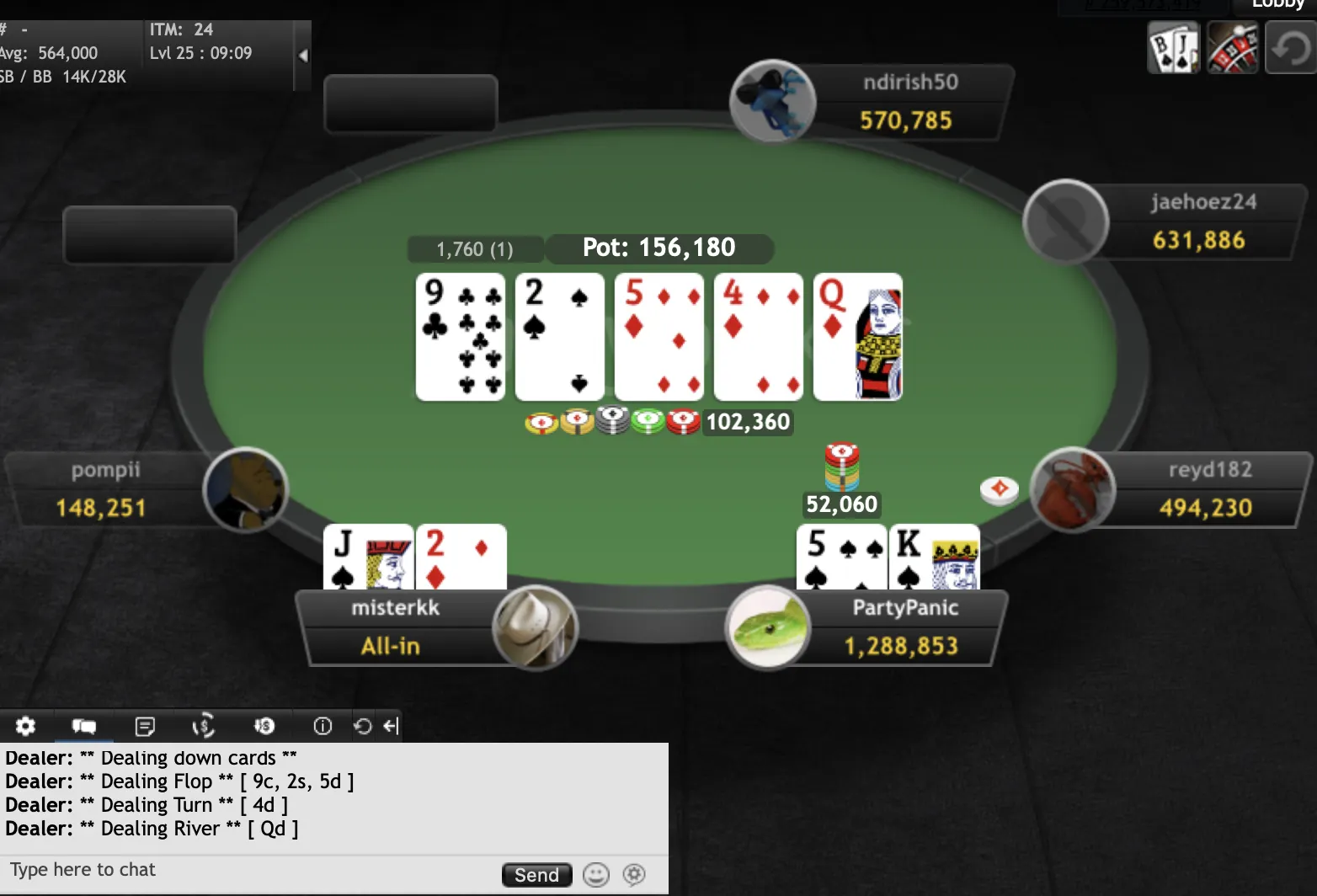Click PartyPanic's snake avatar
1317x896 pixels.
coord(767,628)
